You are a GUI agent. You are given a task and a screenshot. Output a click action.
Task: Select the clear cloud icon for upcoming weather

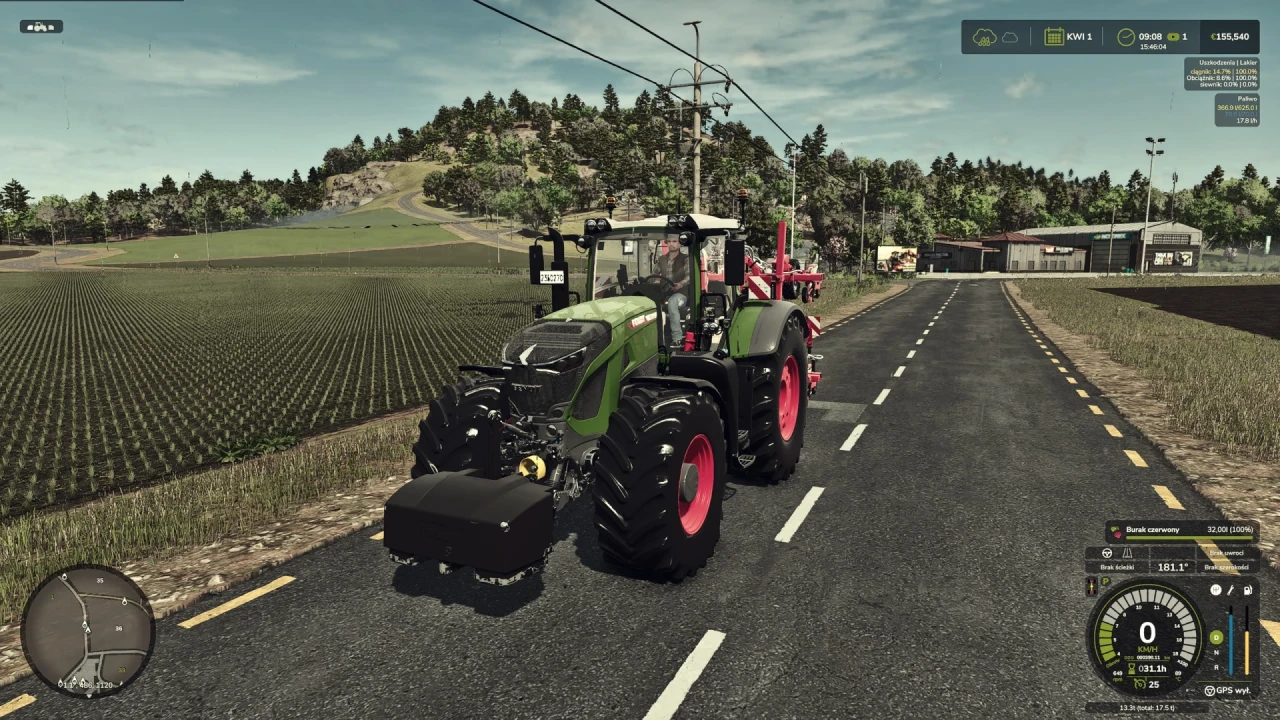pyautogui.click(x=1009, y=37)
